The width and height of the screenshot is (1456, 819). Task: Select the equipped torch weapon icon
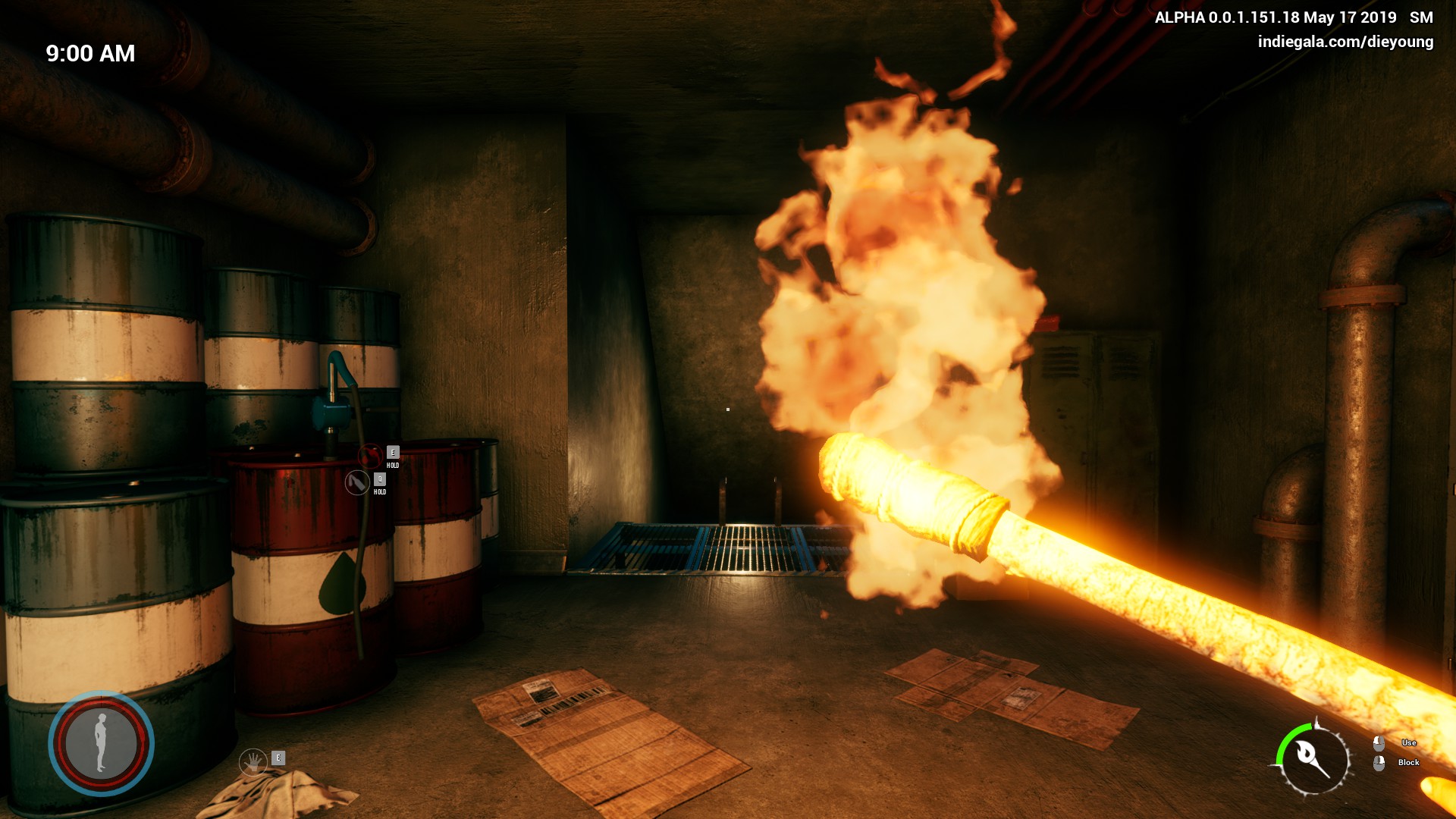point(1313,759)
